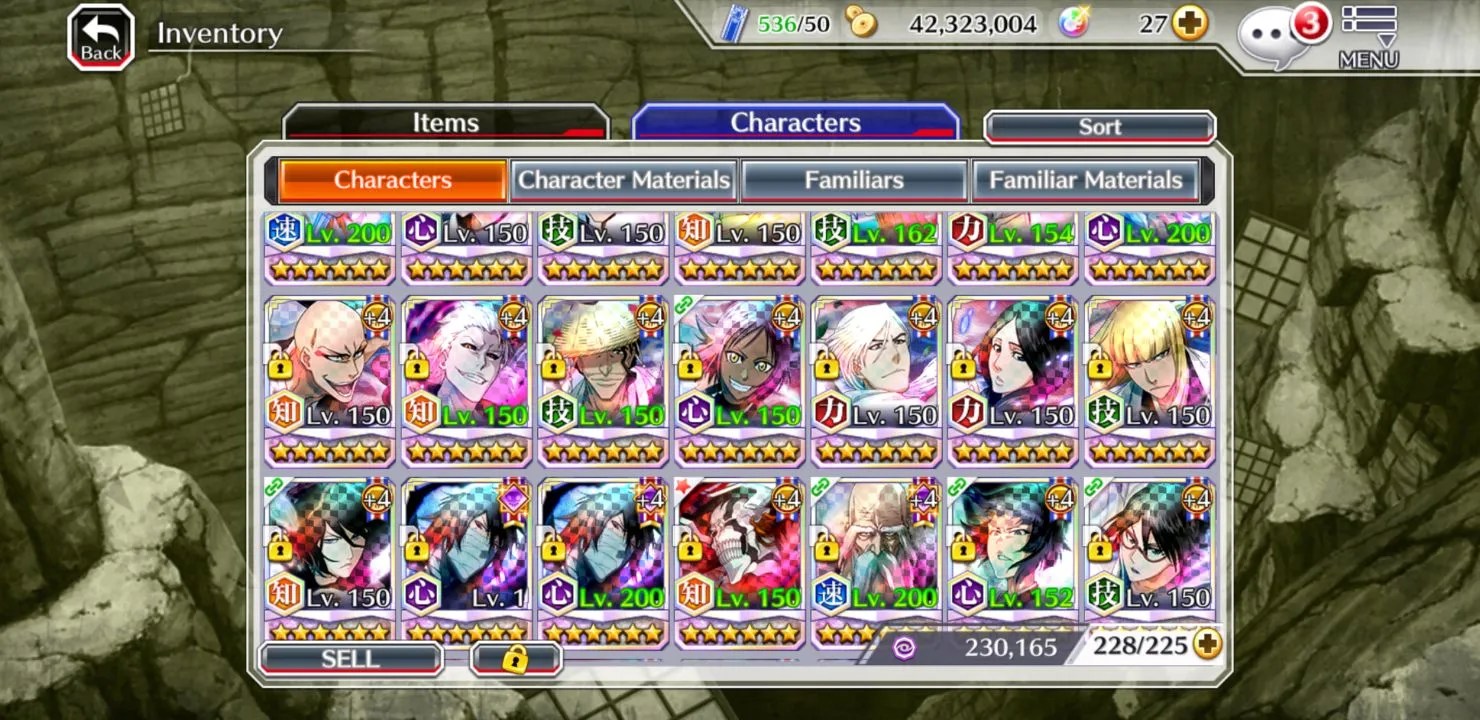Open the top Characters tab
1480x720 pixels.
click(x=795, y=123)
